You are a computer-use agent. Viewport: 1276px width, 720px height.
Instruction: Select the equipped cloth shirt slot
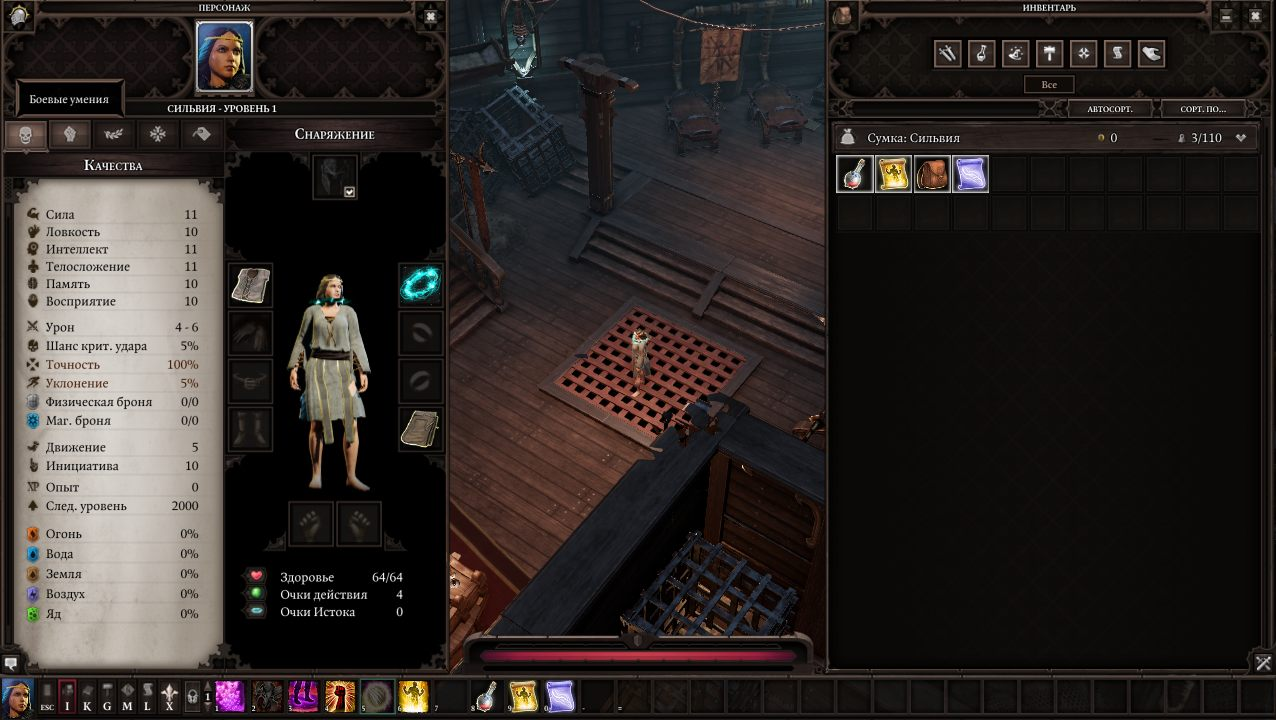pos(250,285)
